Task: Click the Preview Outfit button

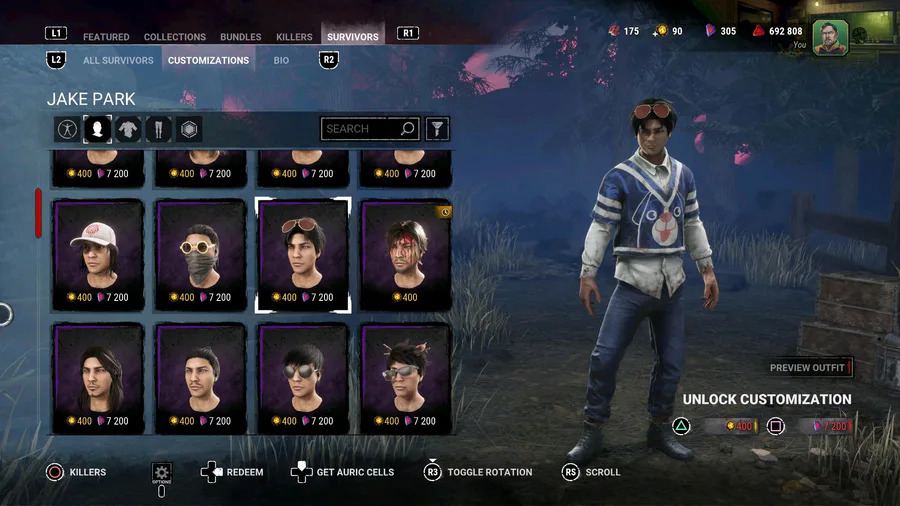Action: (x=809, y=368)
